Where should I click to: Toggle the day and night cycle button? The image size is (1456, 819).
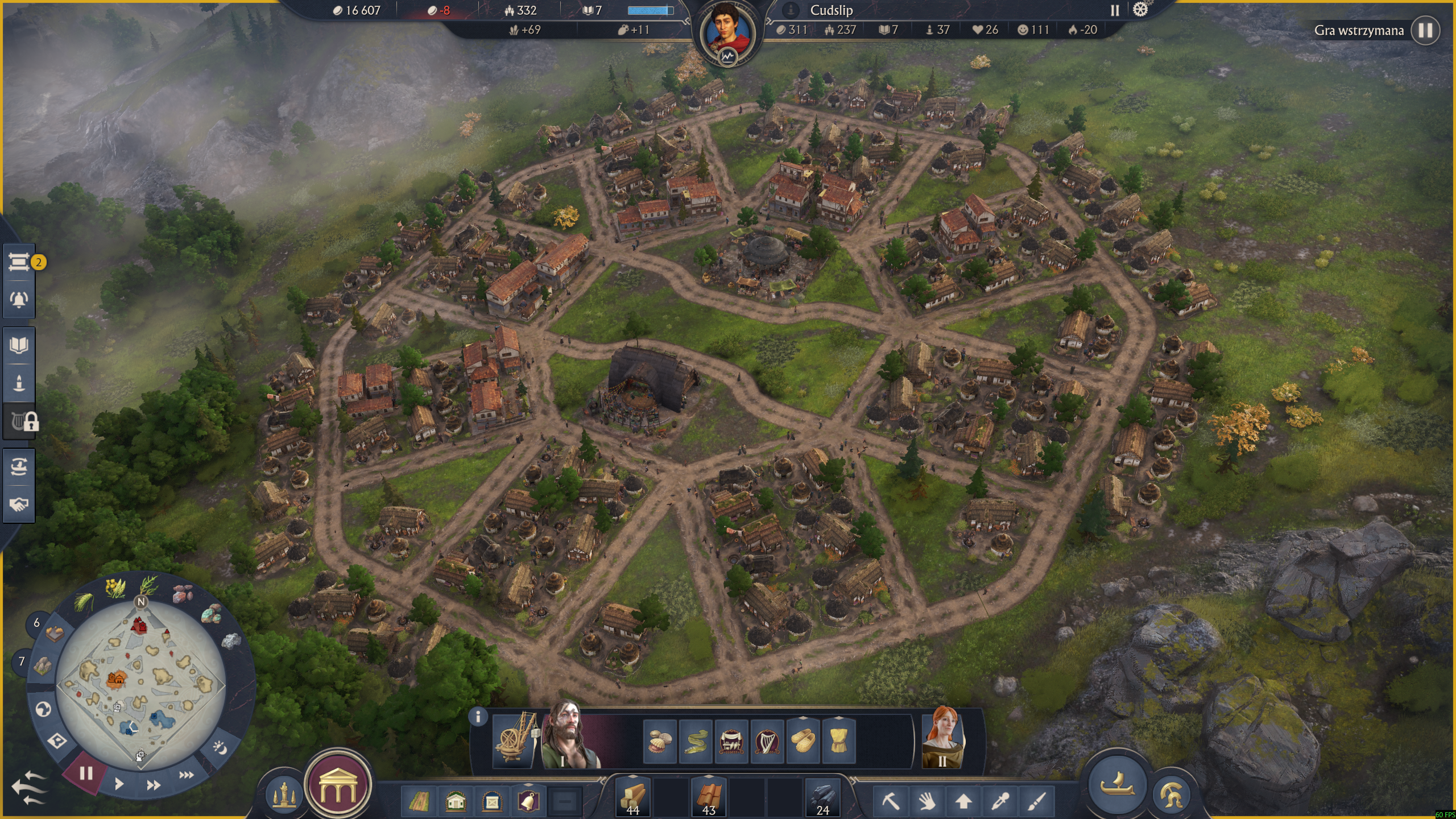click(220, 748)
